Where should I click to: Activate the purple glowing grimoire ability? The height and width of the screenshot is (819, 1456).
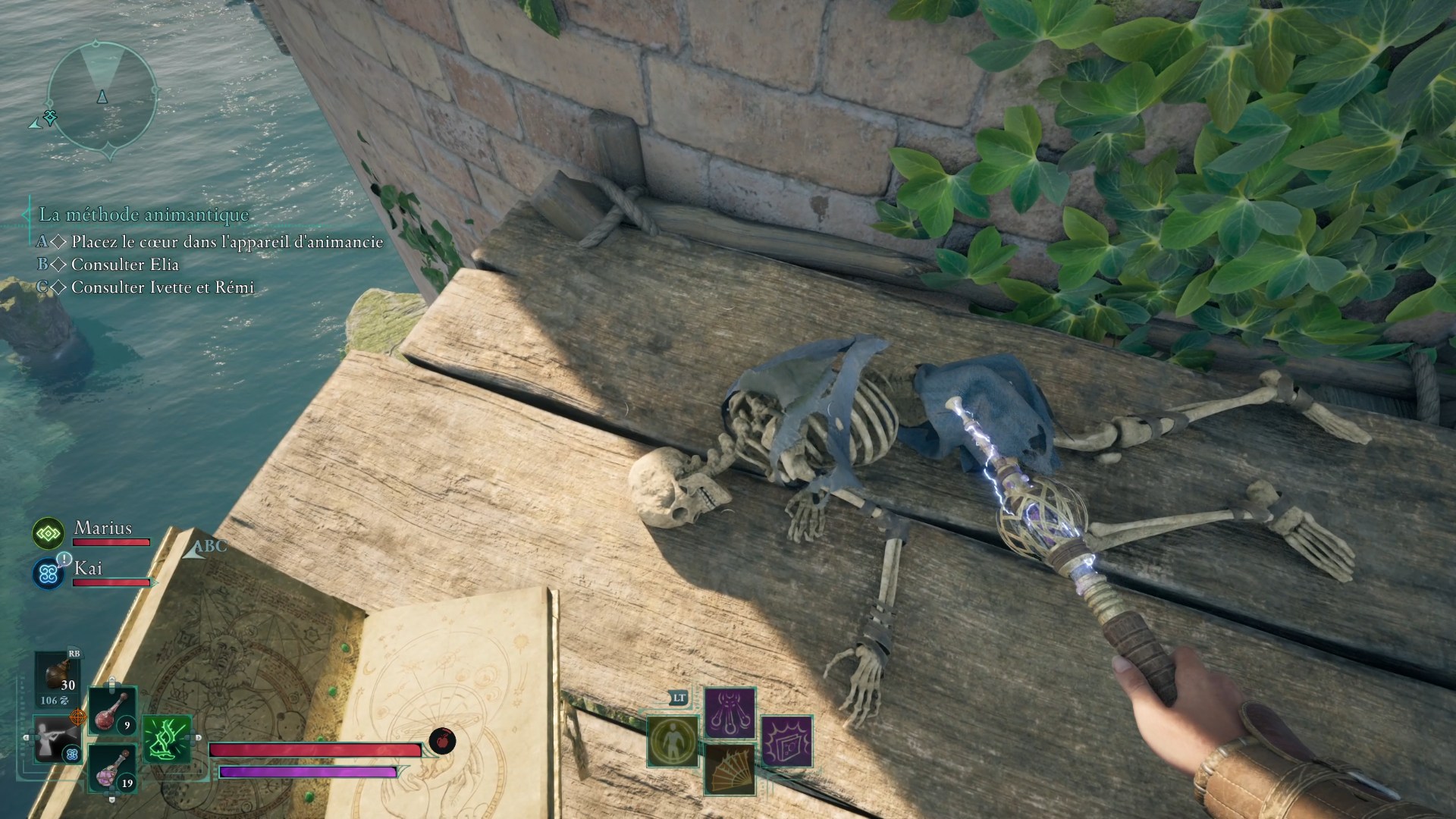(x=786, y=741)
